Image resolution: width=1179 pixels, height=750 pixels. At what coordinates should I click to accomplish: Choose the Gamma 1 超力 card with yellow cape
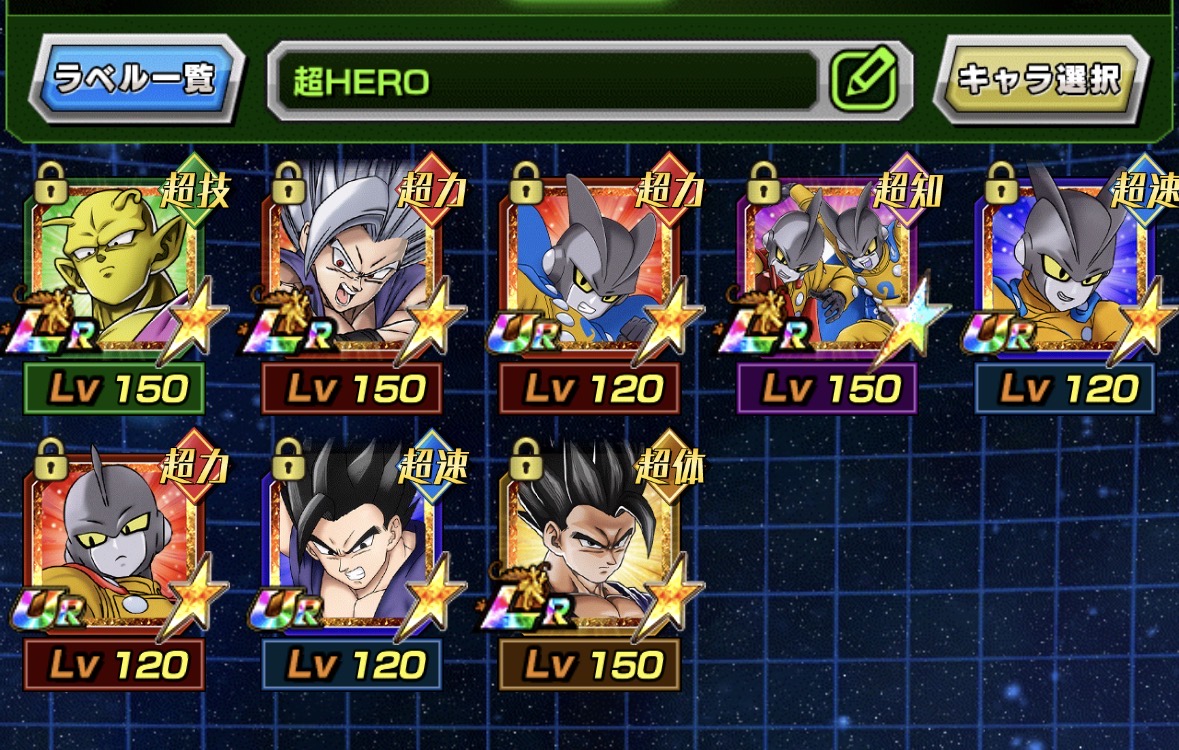click(x=115, y=545)
